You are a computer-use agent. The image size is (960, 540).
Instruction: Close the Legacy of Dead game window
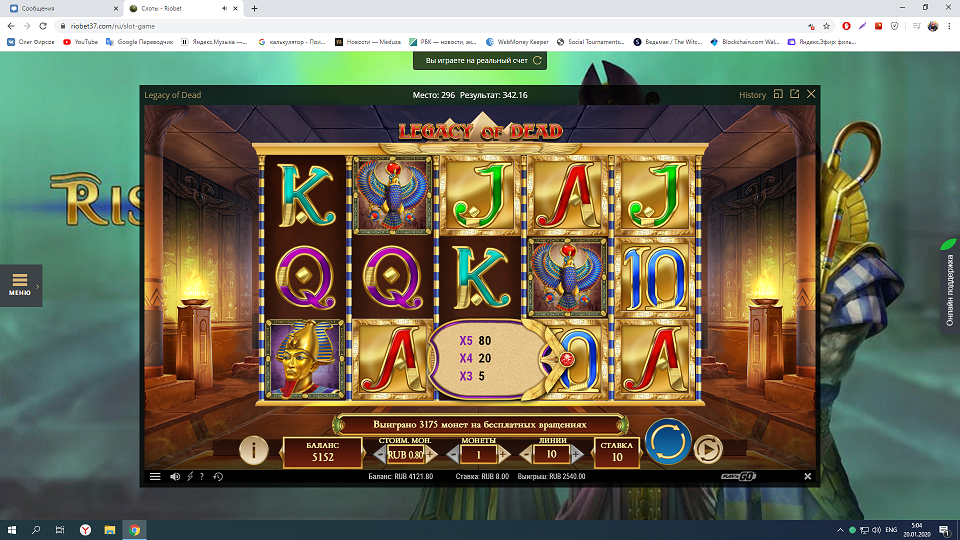pos(811,94)
